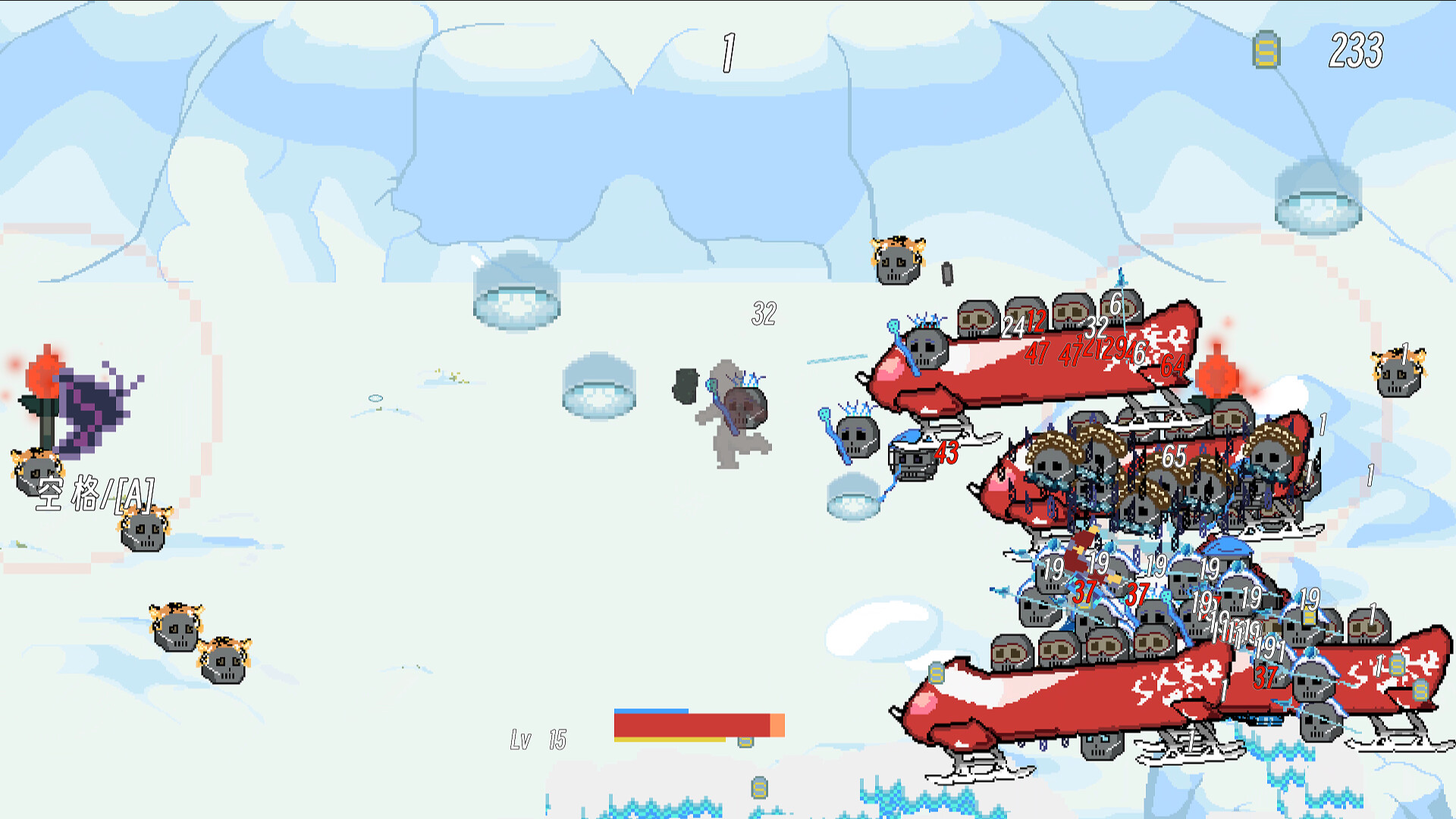This screenshot has width=1456, height=819.
Task: Click the red health bar above the level text
Action: 690,724
